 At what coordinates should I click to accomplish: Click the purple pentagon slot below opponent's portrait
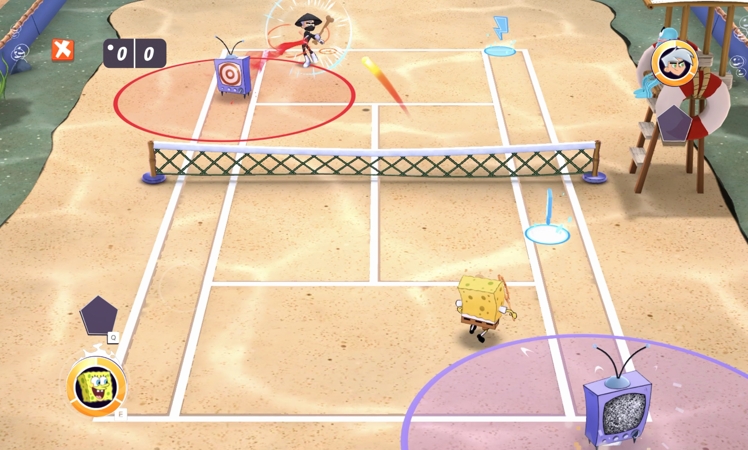point(674,122)
